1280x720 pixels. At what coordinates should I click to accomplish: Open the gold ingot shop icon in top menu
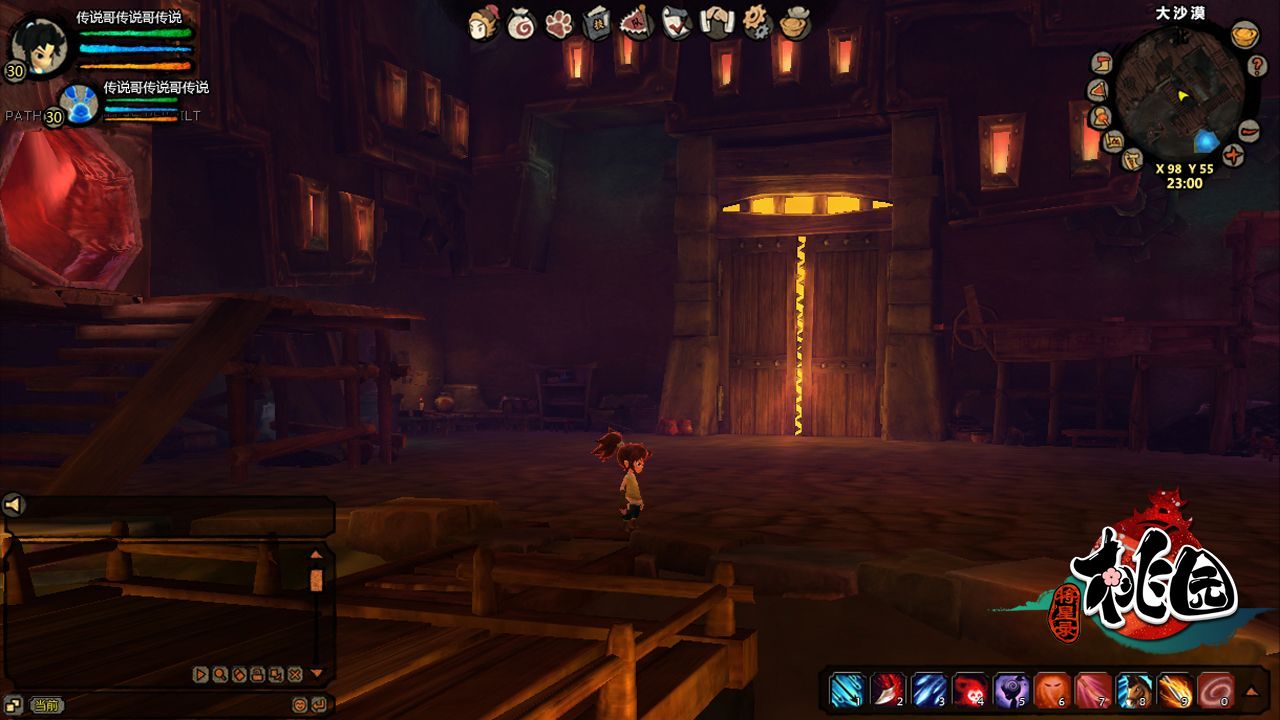click(x=796, y=23)
